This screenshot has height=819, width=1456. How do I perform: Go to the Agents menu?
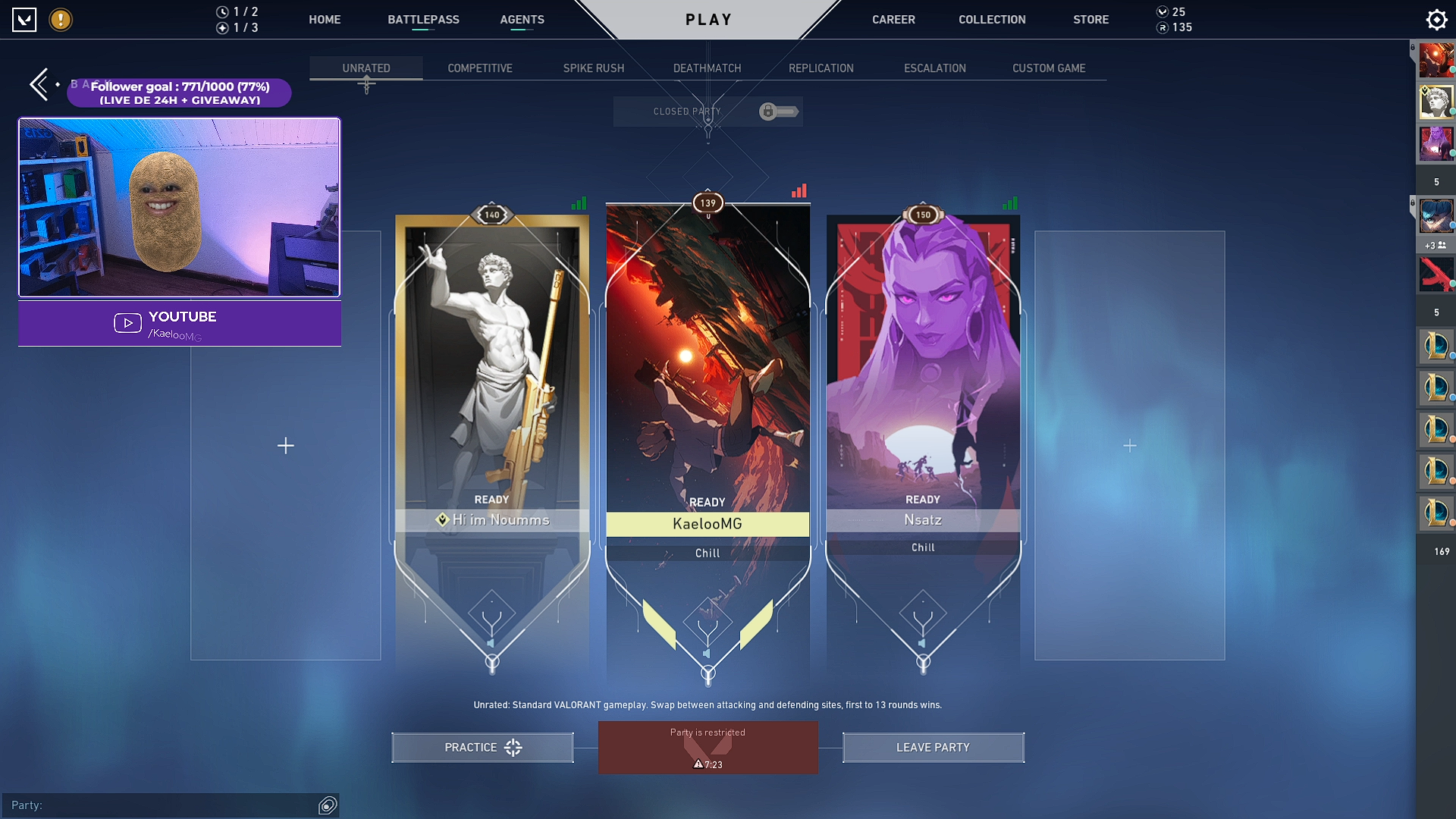point(522,20)
